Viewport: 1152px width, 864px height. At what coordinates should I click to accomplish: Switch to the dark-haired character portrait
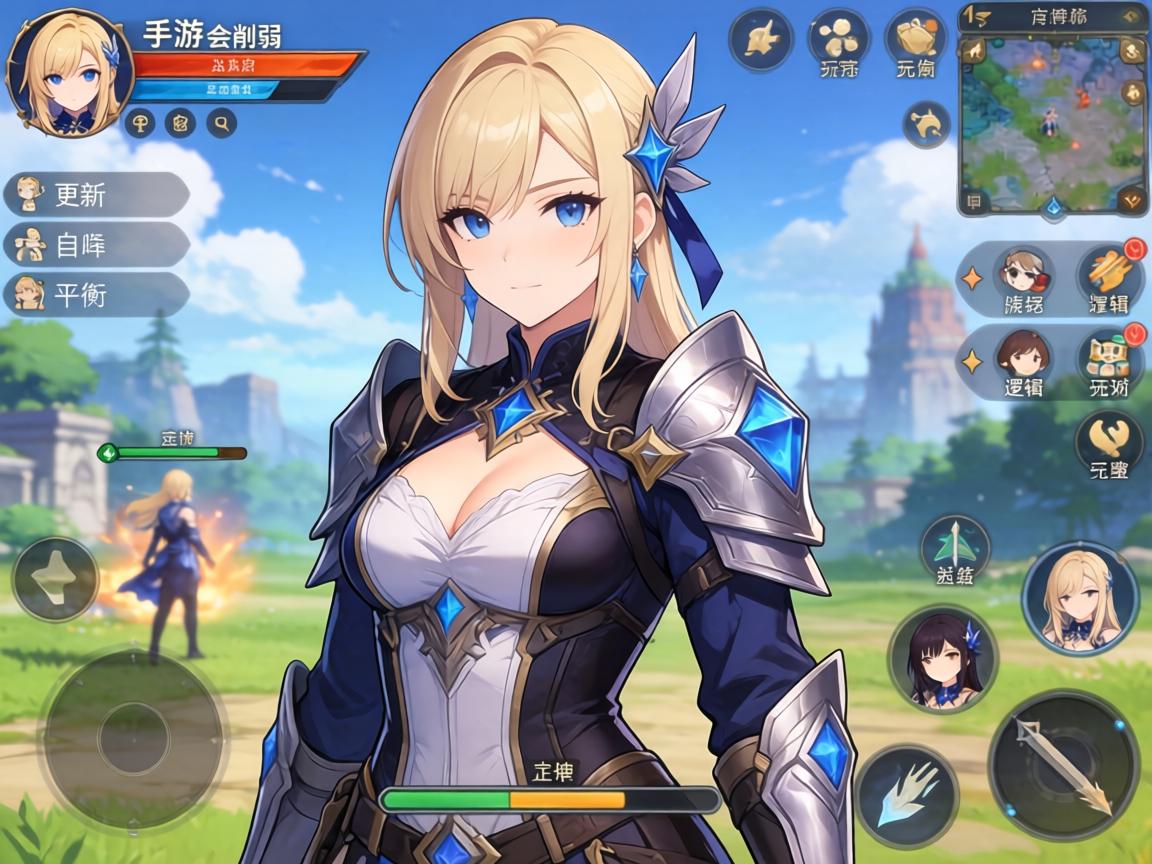coord(942,660)
